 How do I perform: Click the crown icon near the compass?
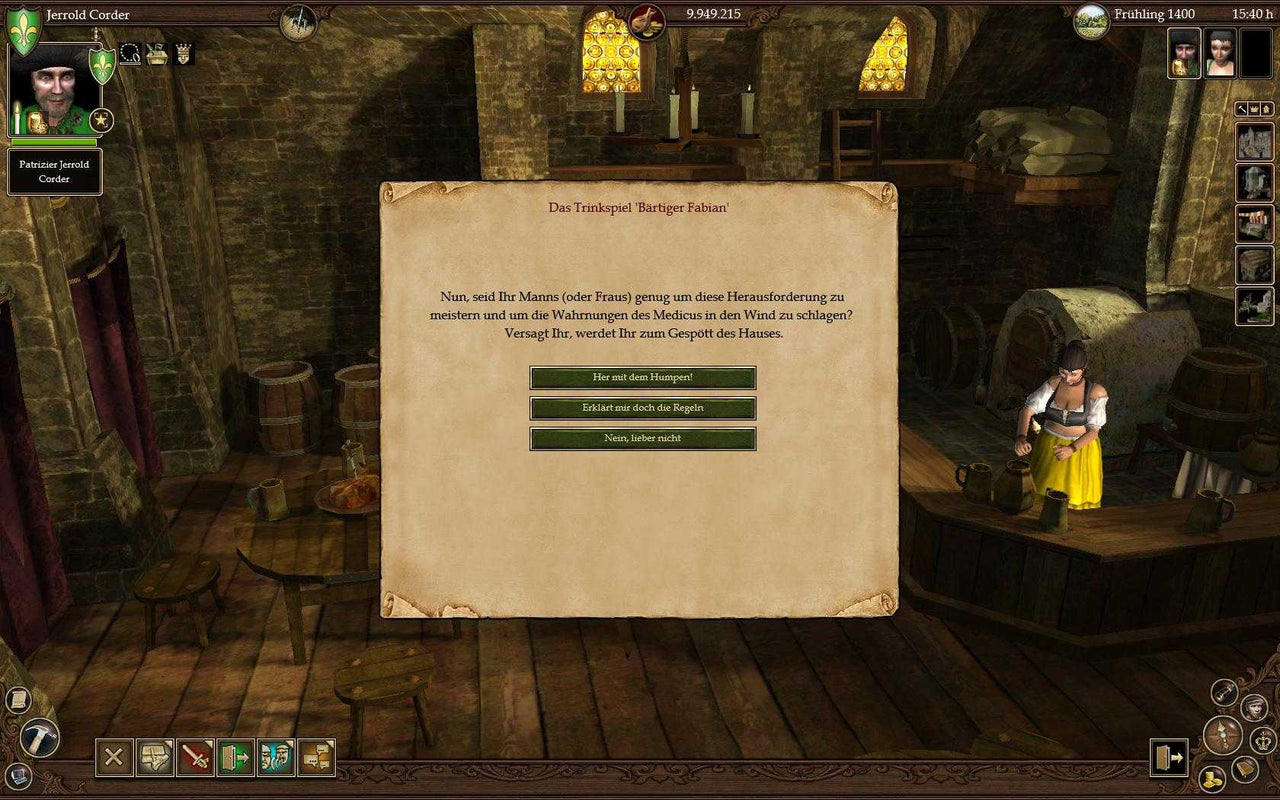click(1263, 741)
